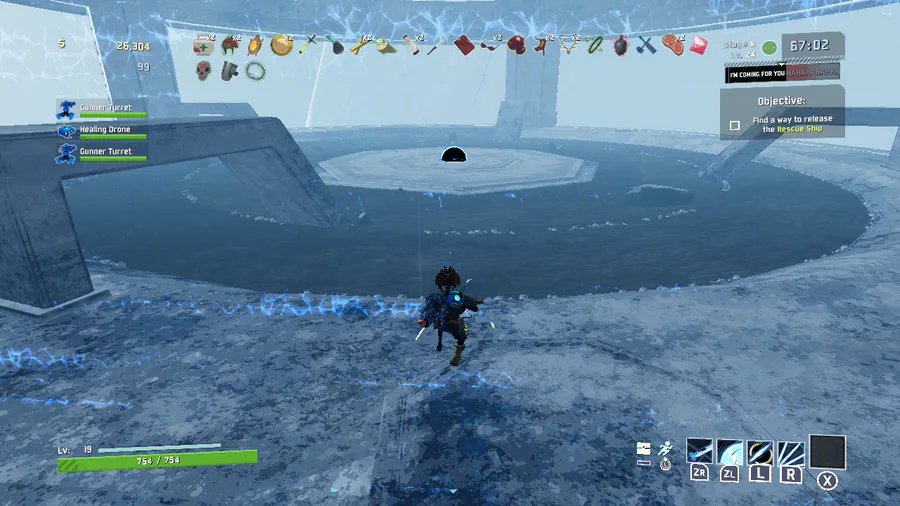Activate the whirlwind crescent slash skill
Image resolution: width=900 pixels, height=506 pixels.
tap(730, 452)
